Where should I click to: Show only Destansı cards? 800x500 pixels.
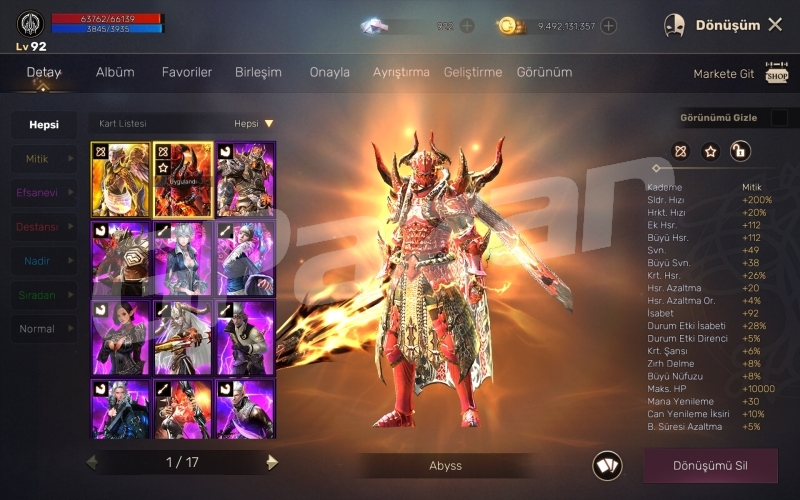click(44, 227)
